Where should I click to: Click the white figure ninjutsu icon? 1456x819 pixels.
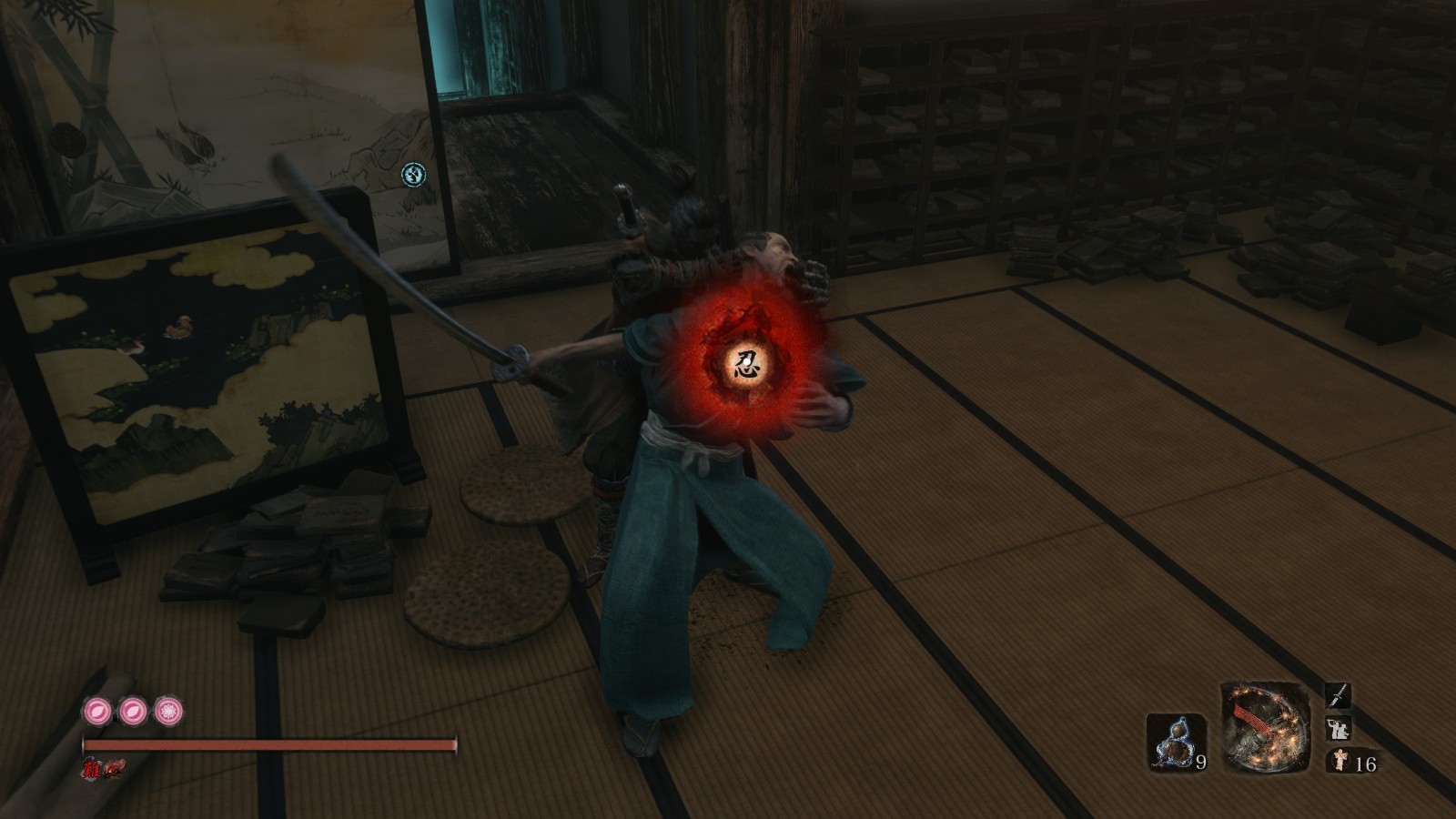(1338, 729)
